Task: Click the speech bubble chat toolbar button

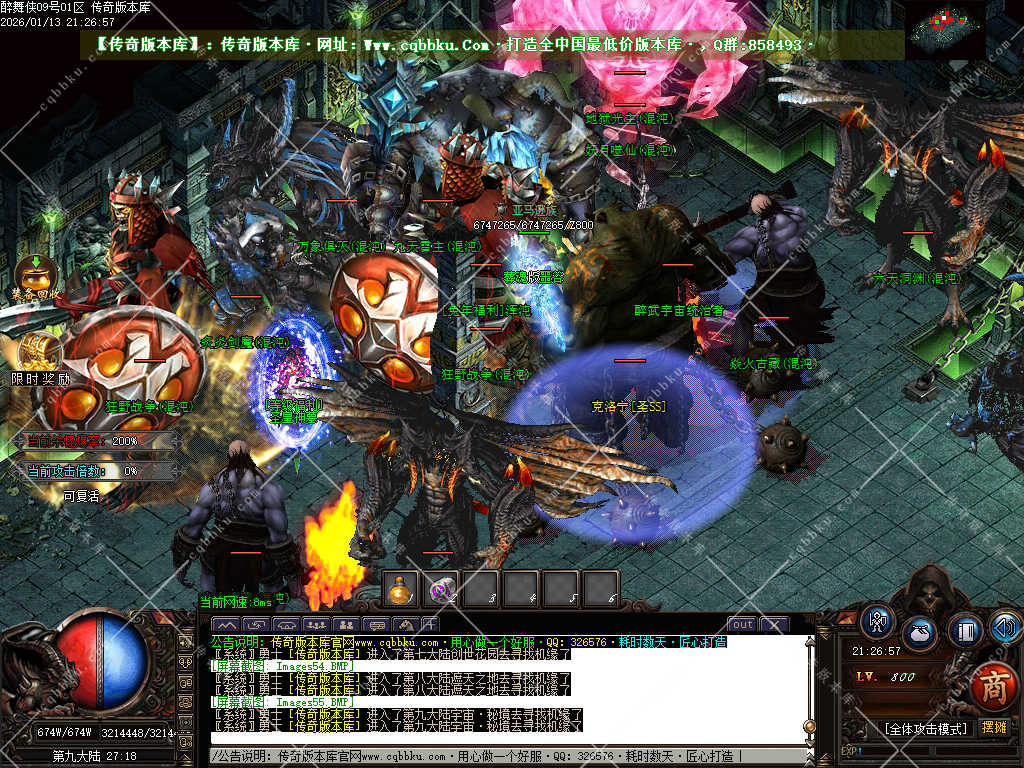Action: 377,626
